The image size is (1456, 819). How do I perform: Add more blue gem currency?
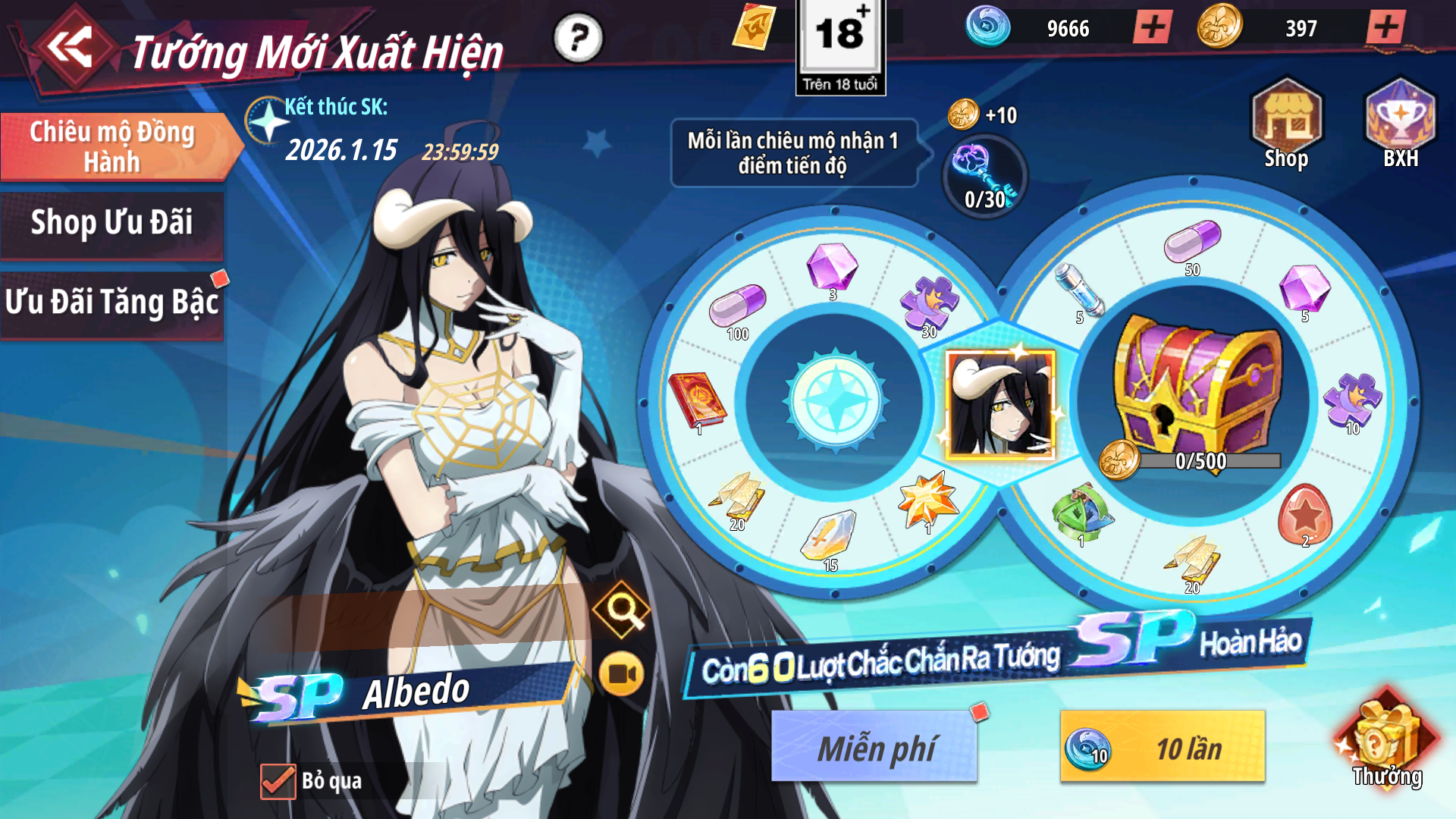point(1153,28)
